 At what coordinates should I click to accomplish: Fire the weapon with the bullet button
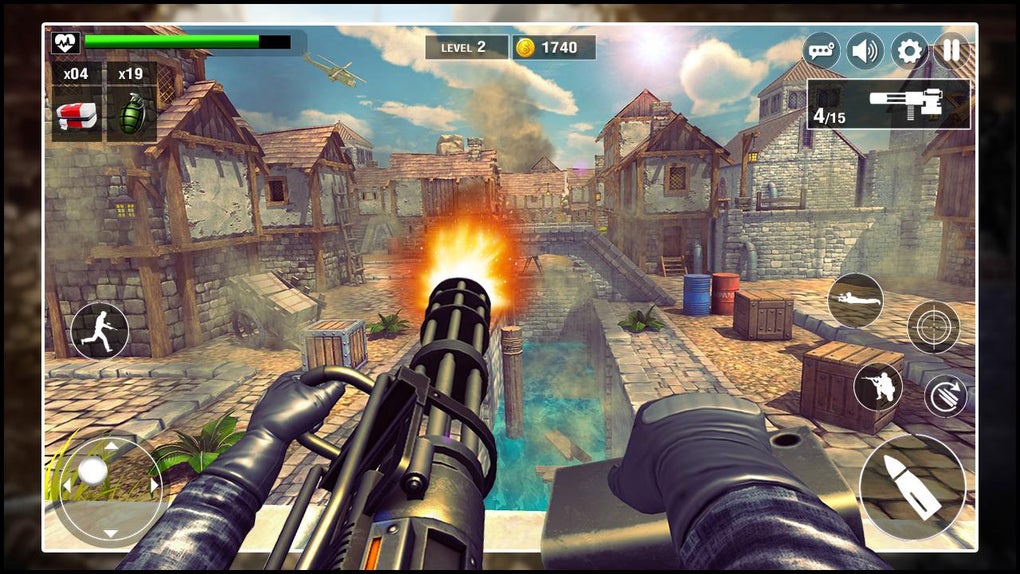coord(912,487)
